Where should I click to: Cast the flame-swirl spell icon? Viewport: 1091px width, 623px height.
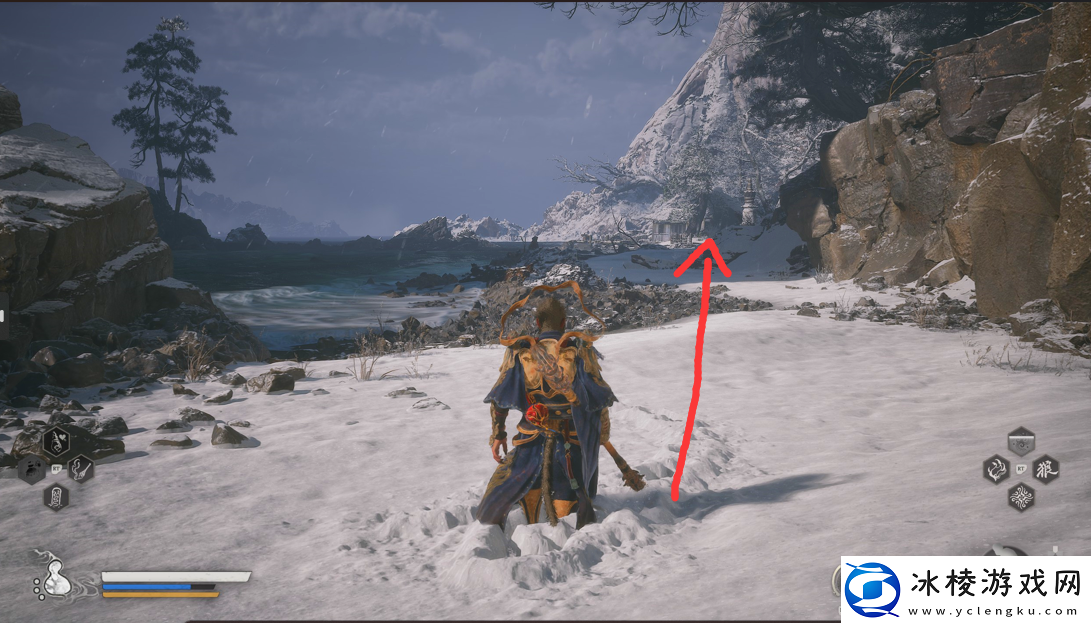tap(996, 468)
